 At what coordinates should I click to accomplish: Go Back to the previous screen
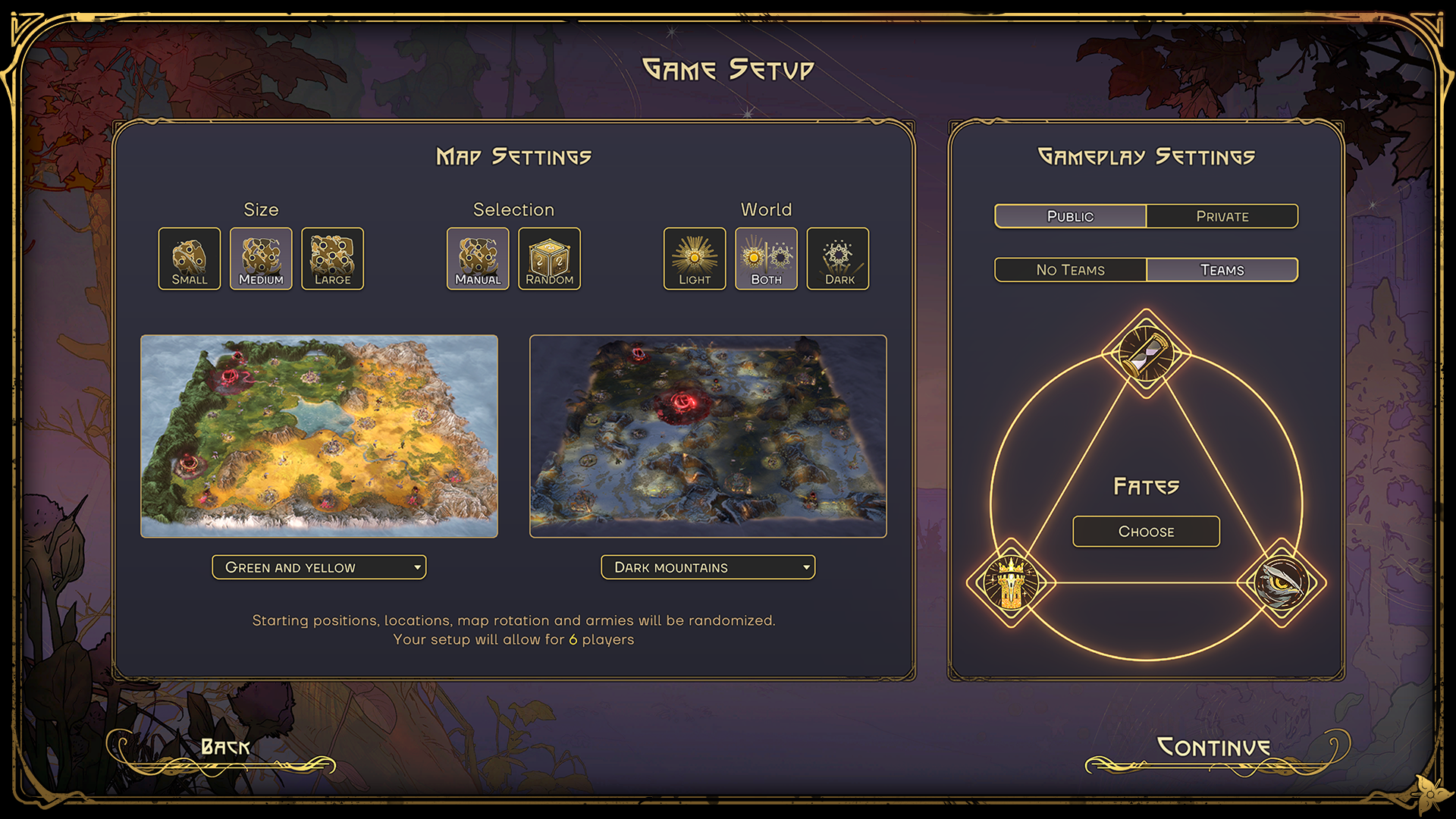[225, 748]
